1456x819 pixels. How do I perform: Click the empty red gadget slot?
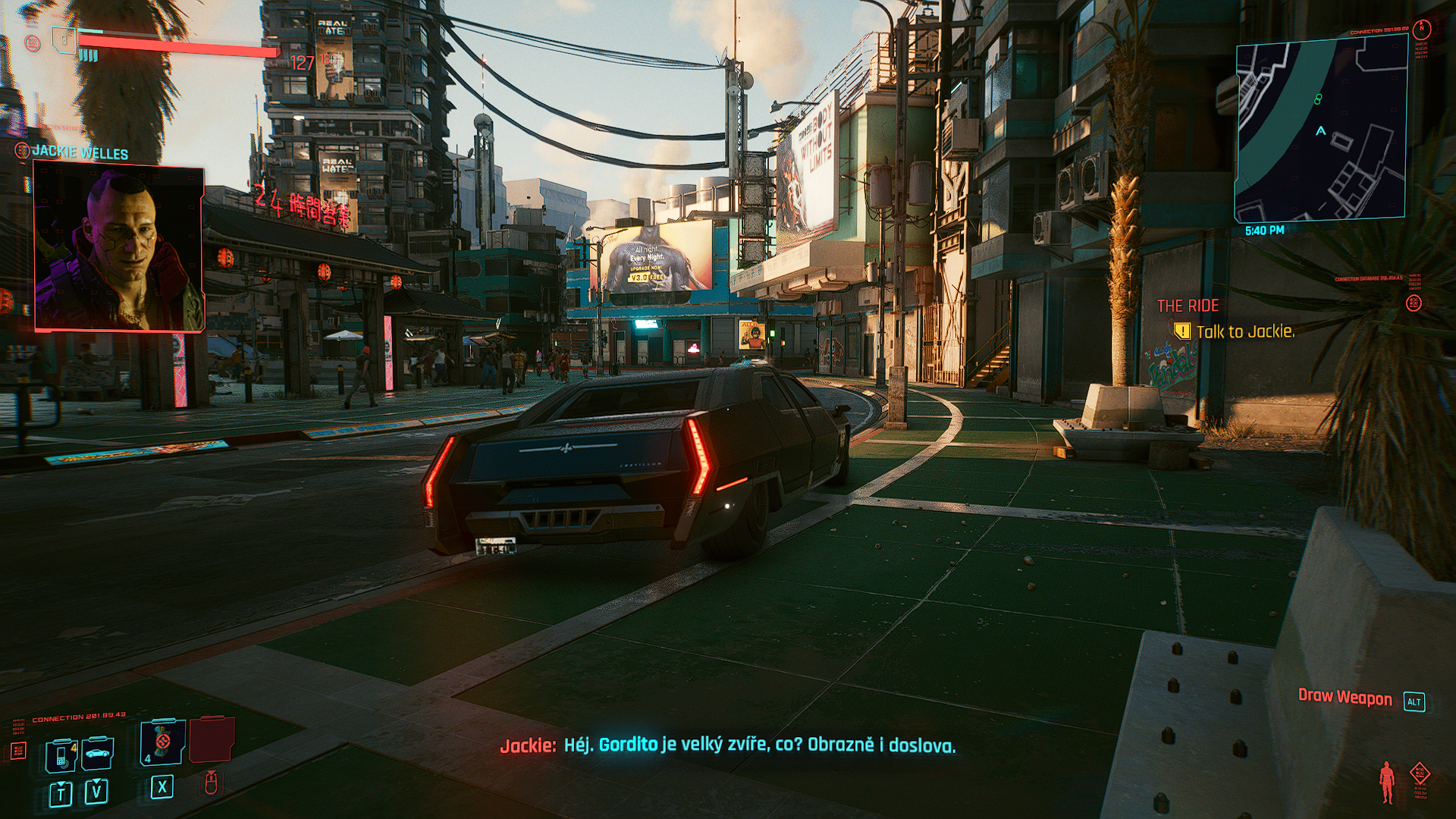click(x=212, y=741)
